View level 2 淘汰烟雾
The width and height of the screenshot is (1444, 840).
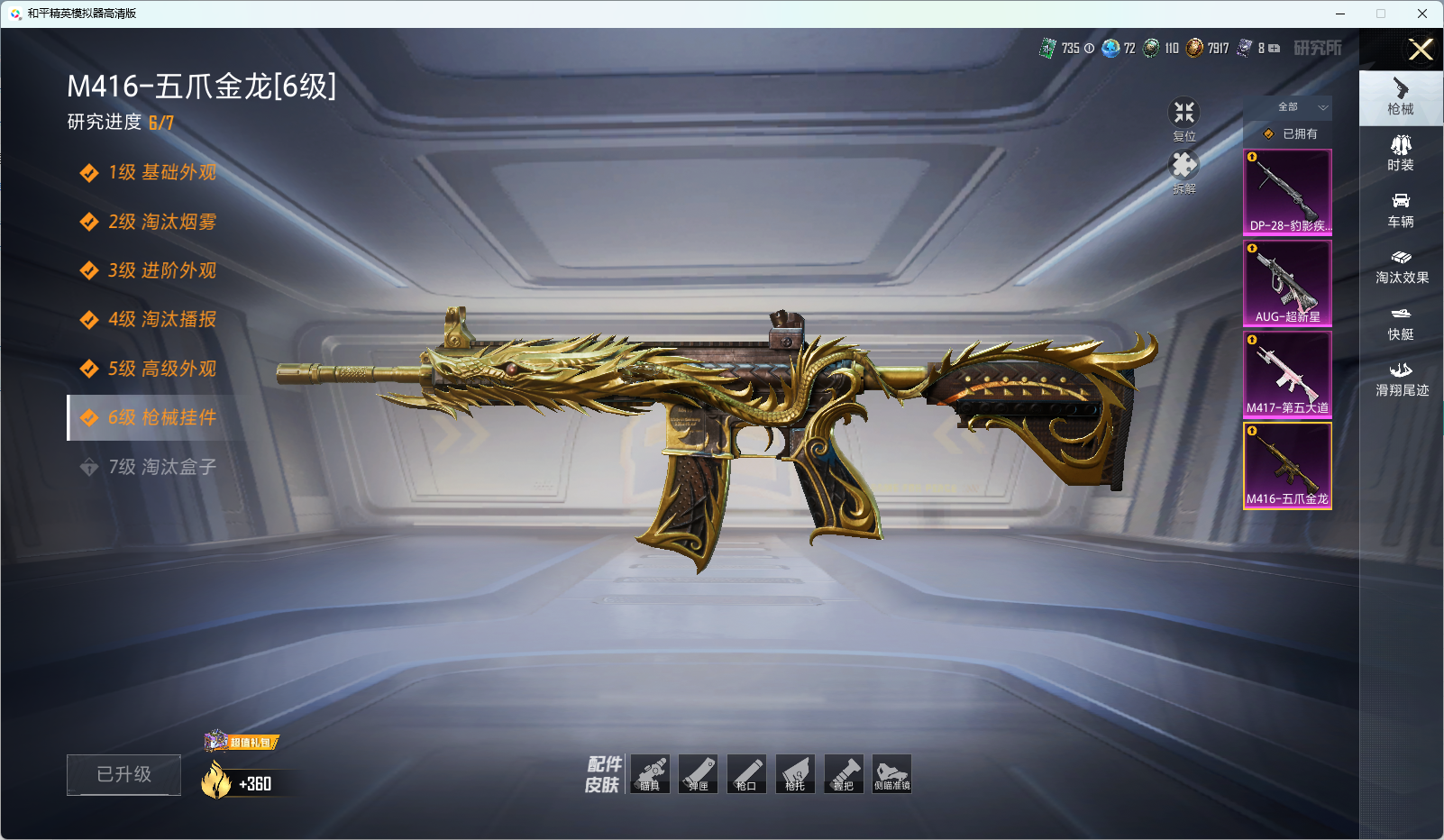coord(162,222)
